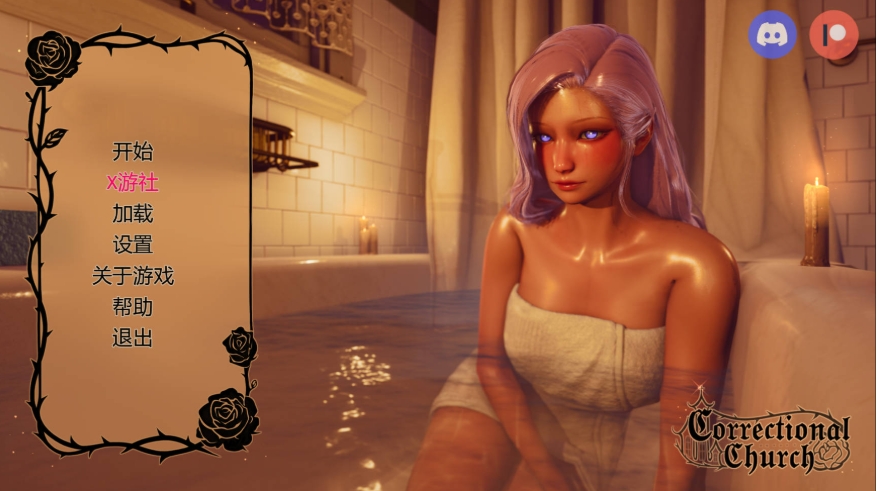This screenshot has width=877, height=491.
Task: Open the 帮助 help page
Action: point(133,307)
